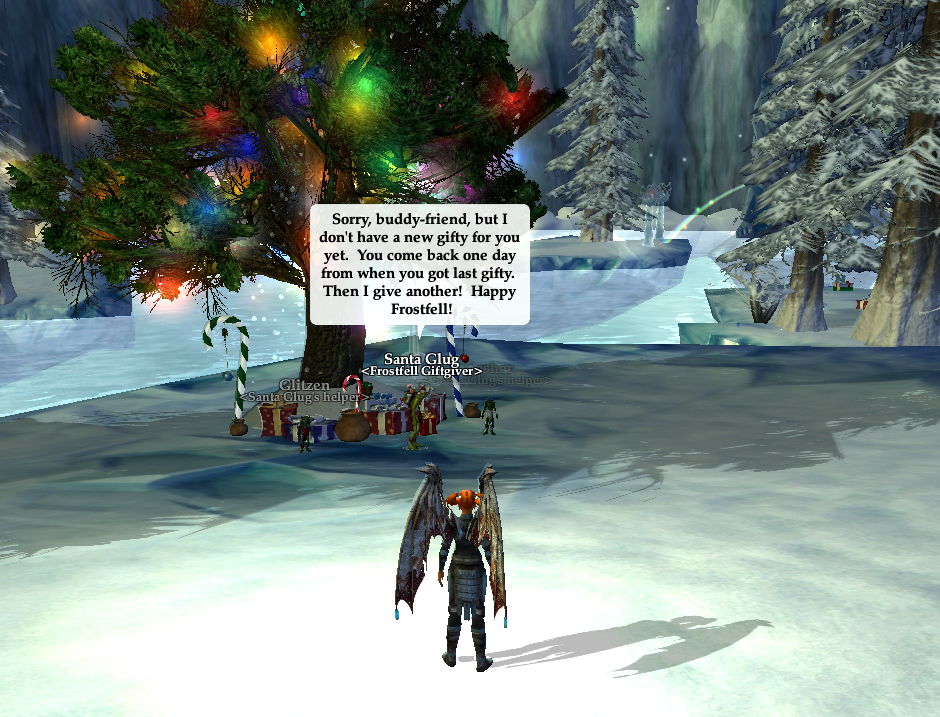Screen dimensions: 940x717
Task: Select the Glitzen helper nameplate
Action: click(x=304, y=385)
